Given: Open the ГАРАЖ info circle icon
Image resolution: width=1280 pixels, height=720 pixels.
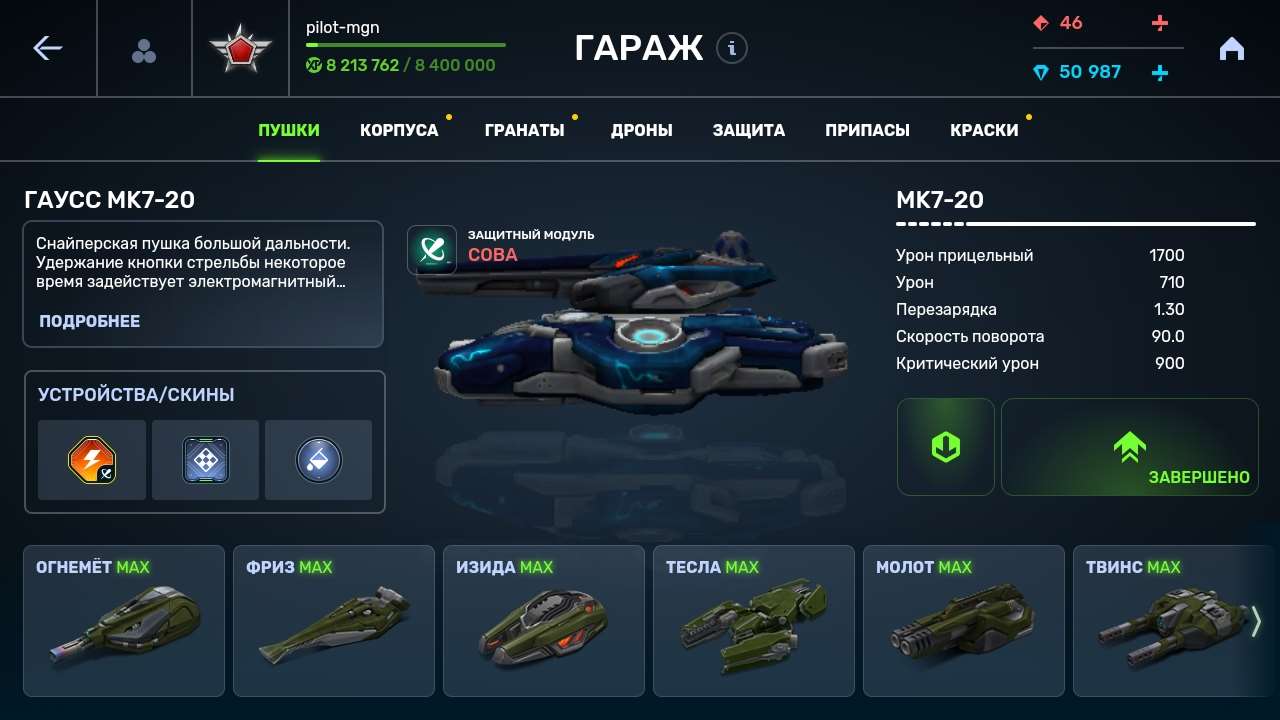Looking at the screenshot, I should [730, 49].
